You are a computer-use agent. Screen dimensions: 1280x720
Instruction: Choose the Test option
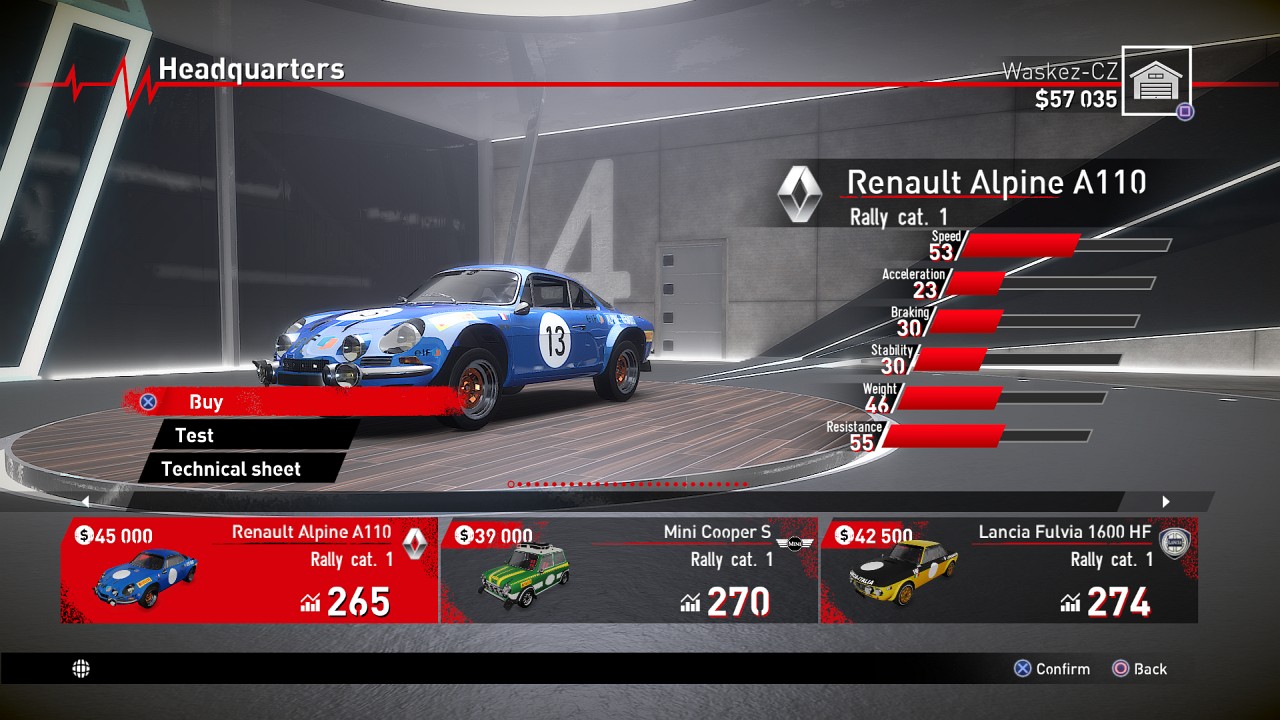(x=194, y=435)
